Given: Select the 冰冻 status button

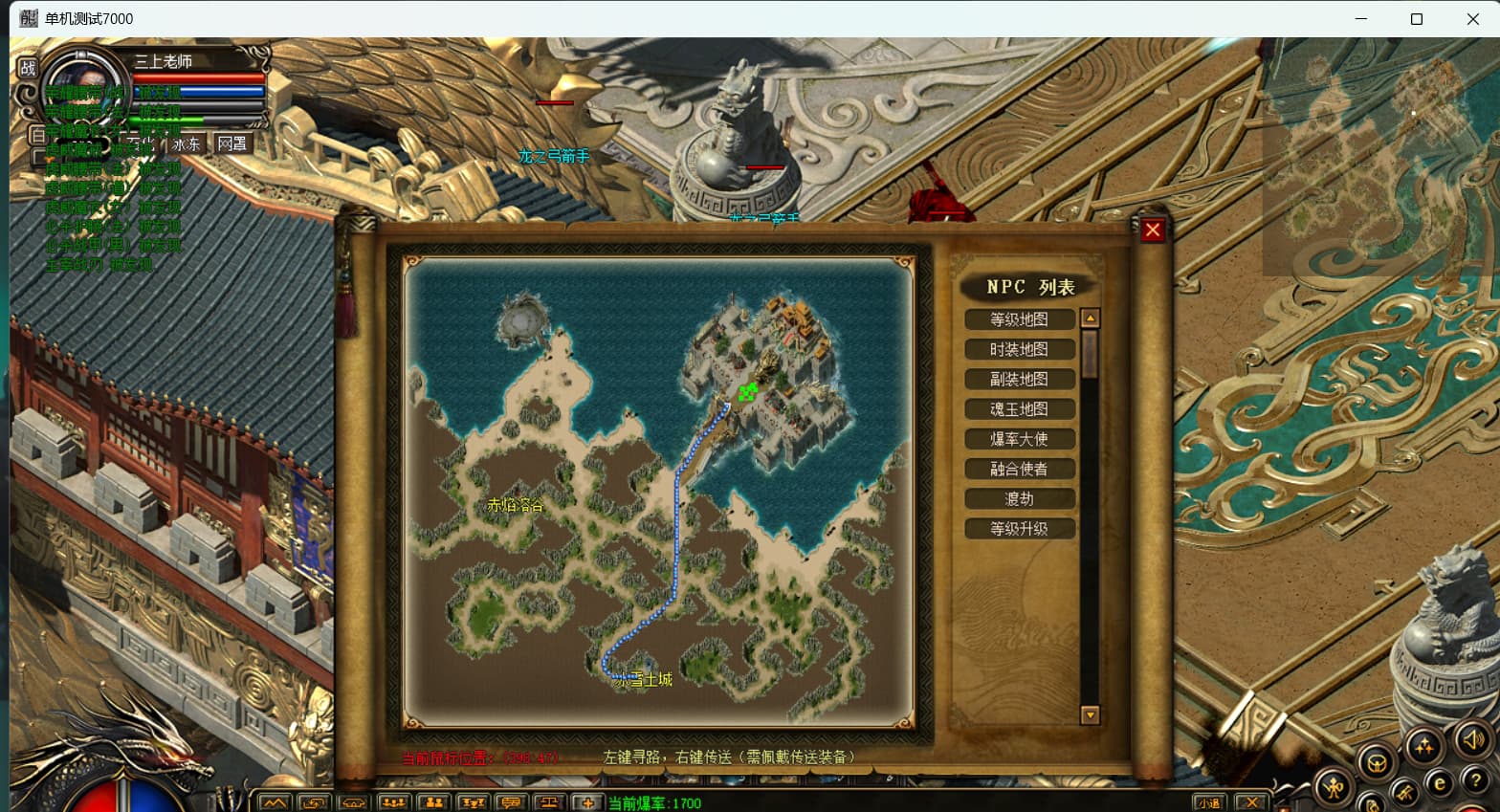Looking at the screenshot, I should point(187,143).
